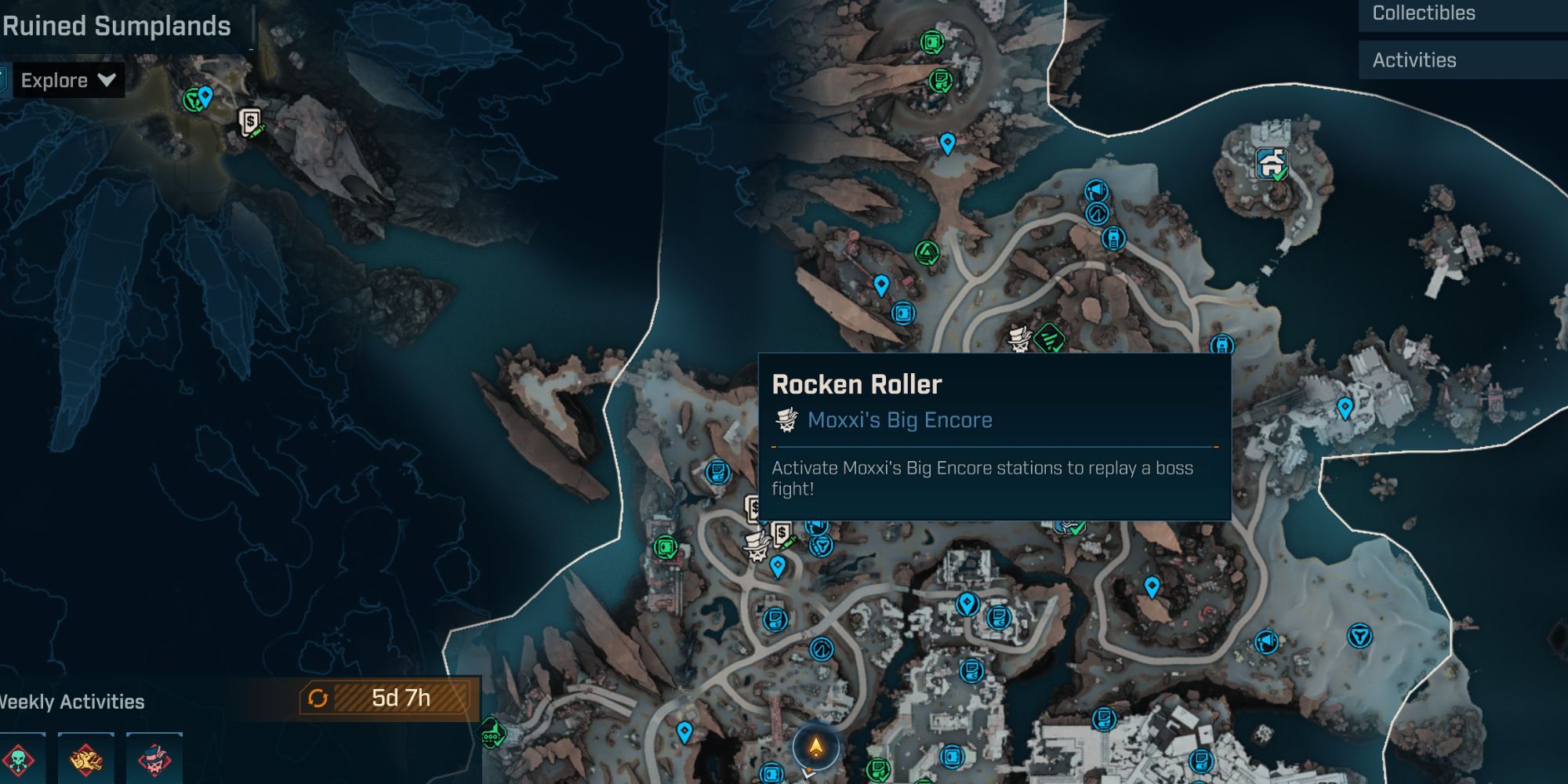Viewport: 1568px width, 784px height.
Task: Open the Explore dropdown
Action: 67,81
